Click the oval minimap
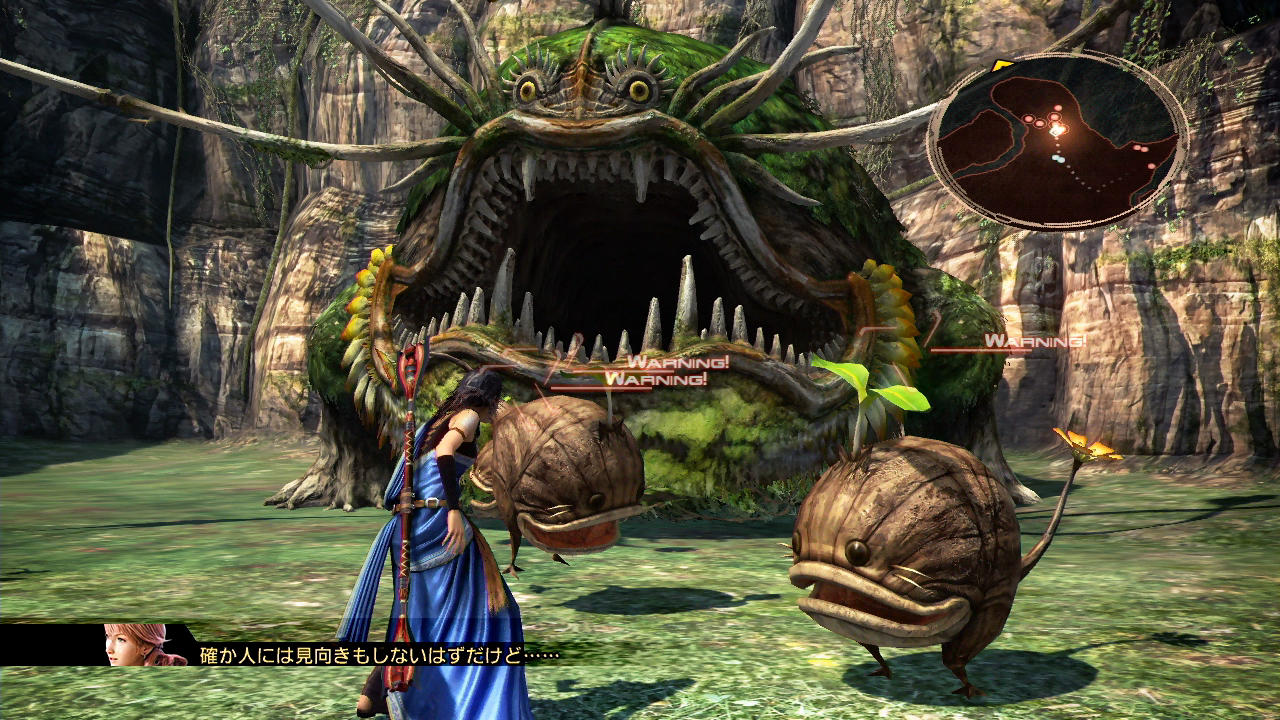 (1058, 140)
